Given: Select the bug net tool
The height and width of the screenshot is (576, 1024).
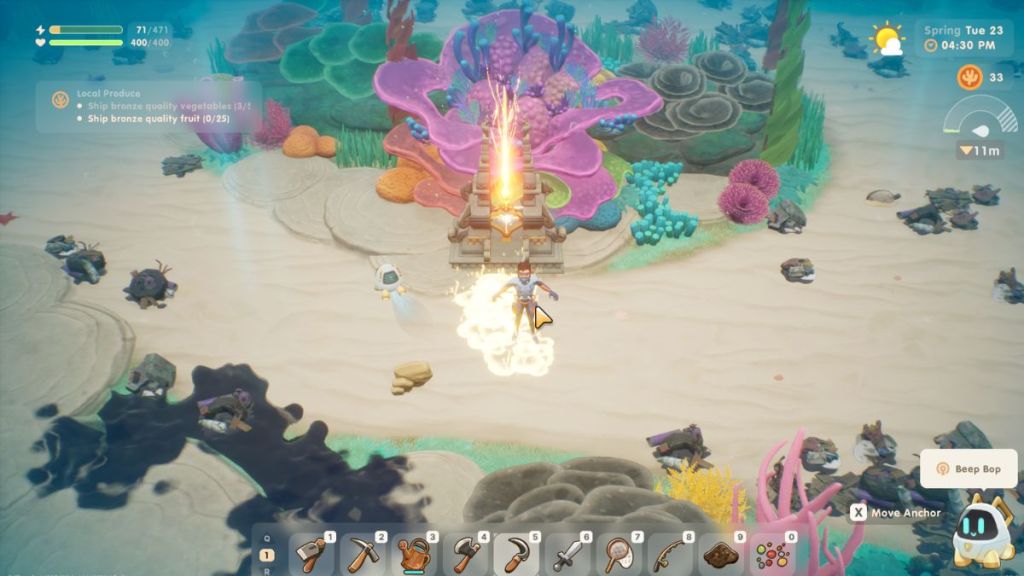Looking at the screenshot, I should [619, 554].
